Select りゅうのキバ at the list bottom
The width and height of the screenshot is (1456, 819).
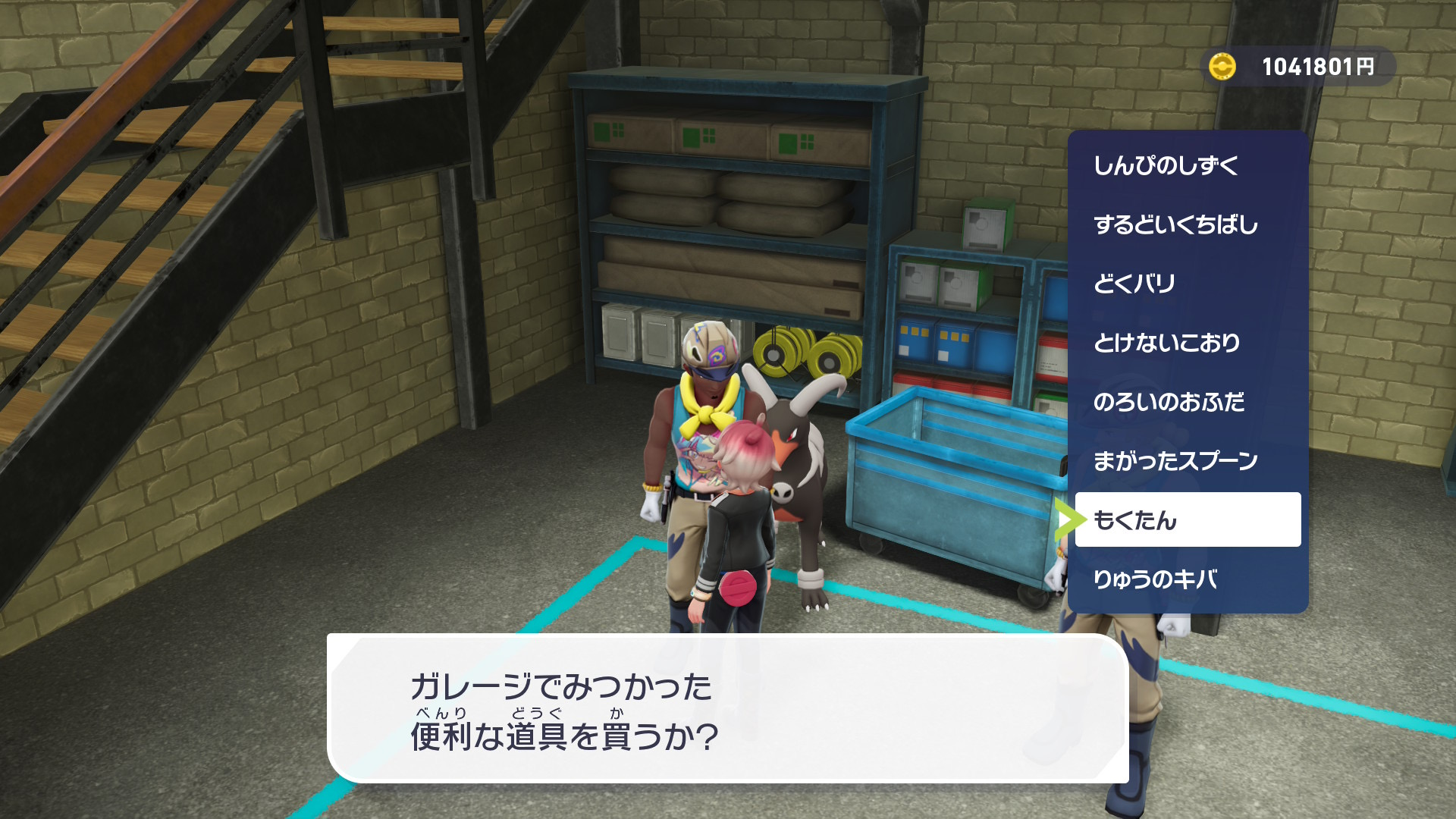pyautogui.click(x=1188, y=579)
